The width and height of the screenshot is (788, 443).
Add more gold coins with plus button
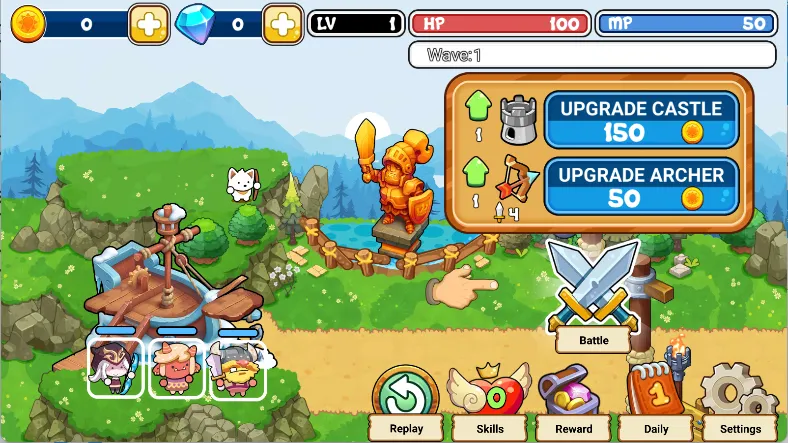pyautogui.click(x=149, y=24)
